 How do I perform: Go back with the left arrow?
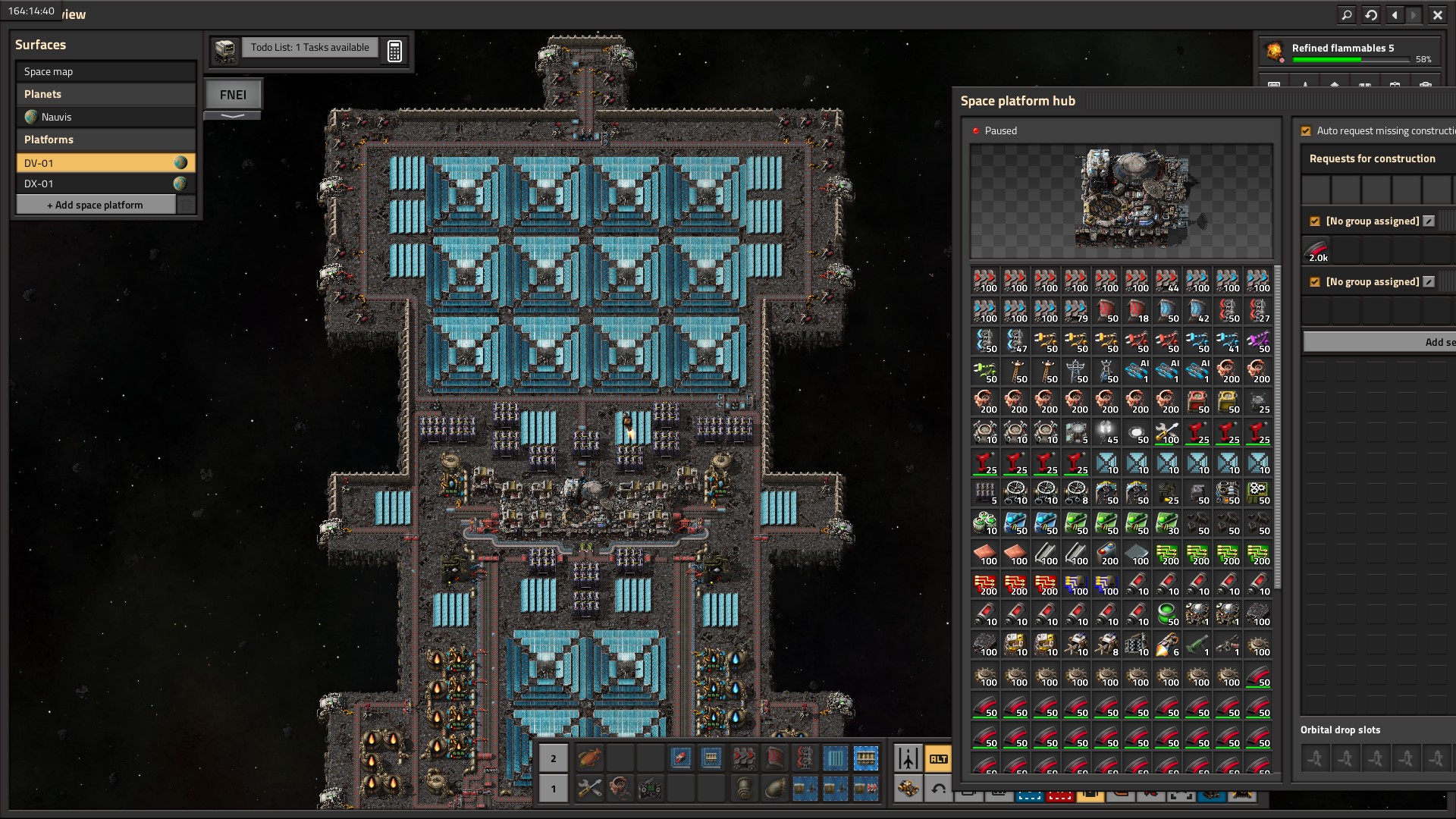[x=1395, y=14]
